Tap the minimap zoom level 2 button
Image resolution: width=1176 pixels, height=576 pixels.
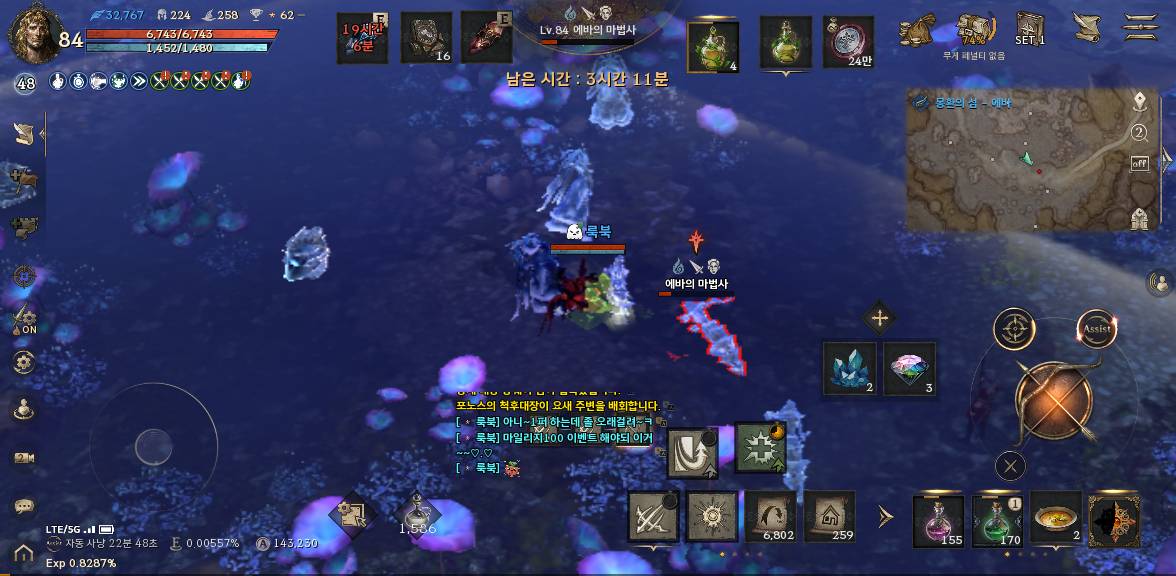1139,133
